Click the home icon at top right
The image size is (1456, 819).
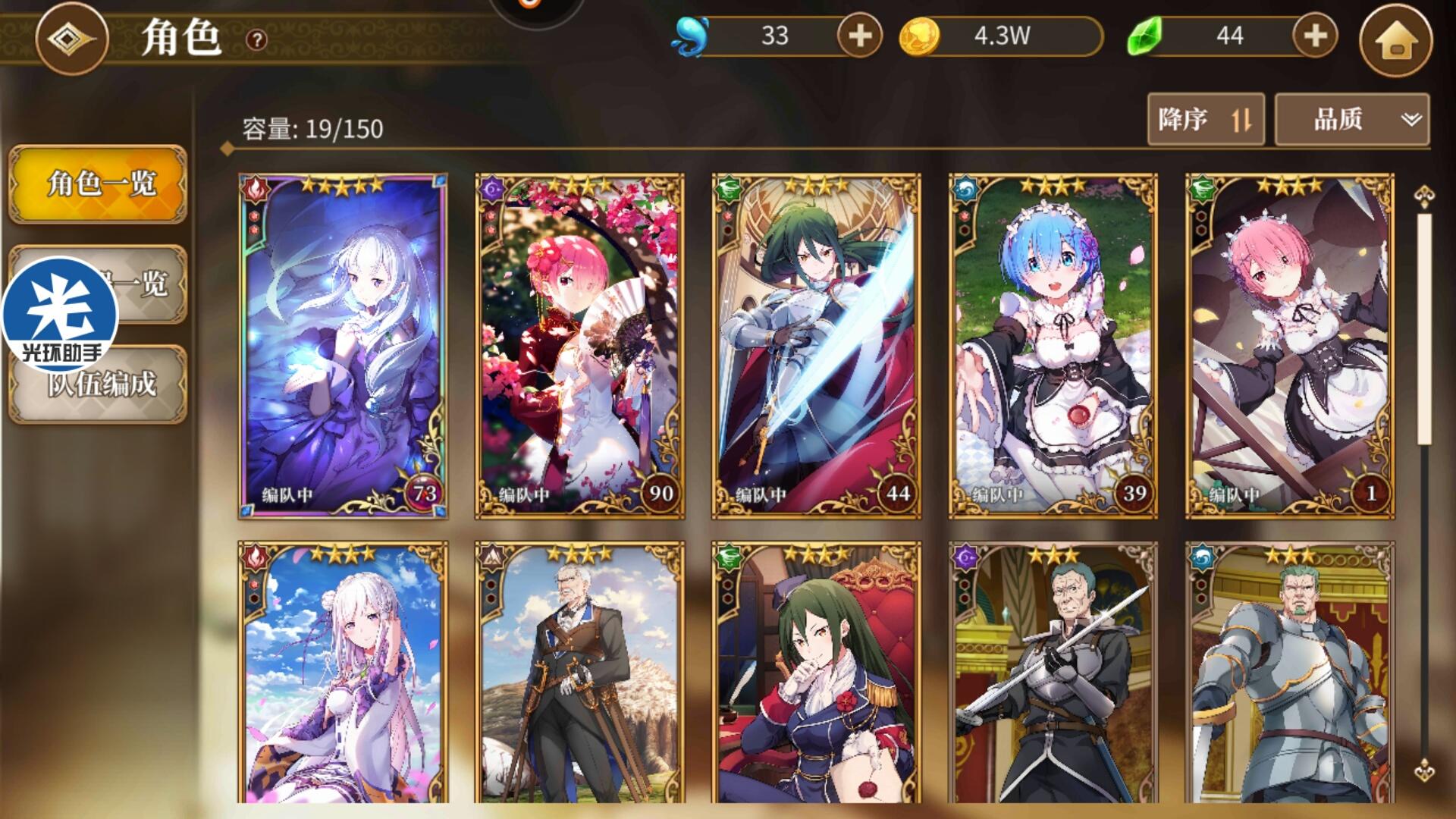(x=1398, y=40)
